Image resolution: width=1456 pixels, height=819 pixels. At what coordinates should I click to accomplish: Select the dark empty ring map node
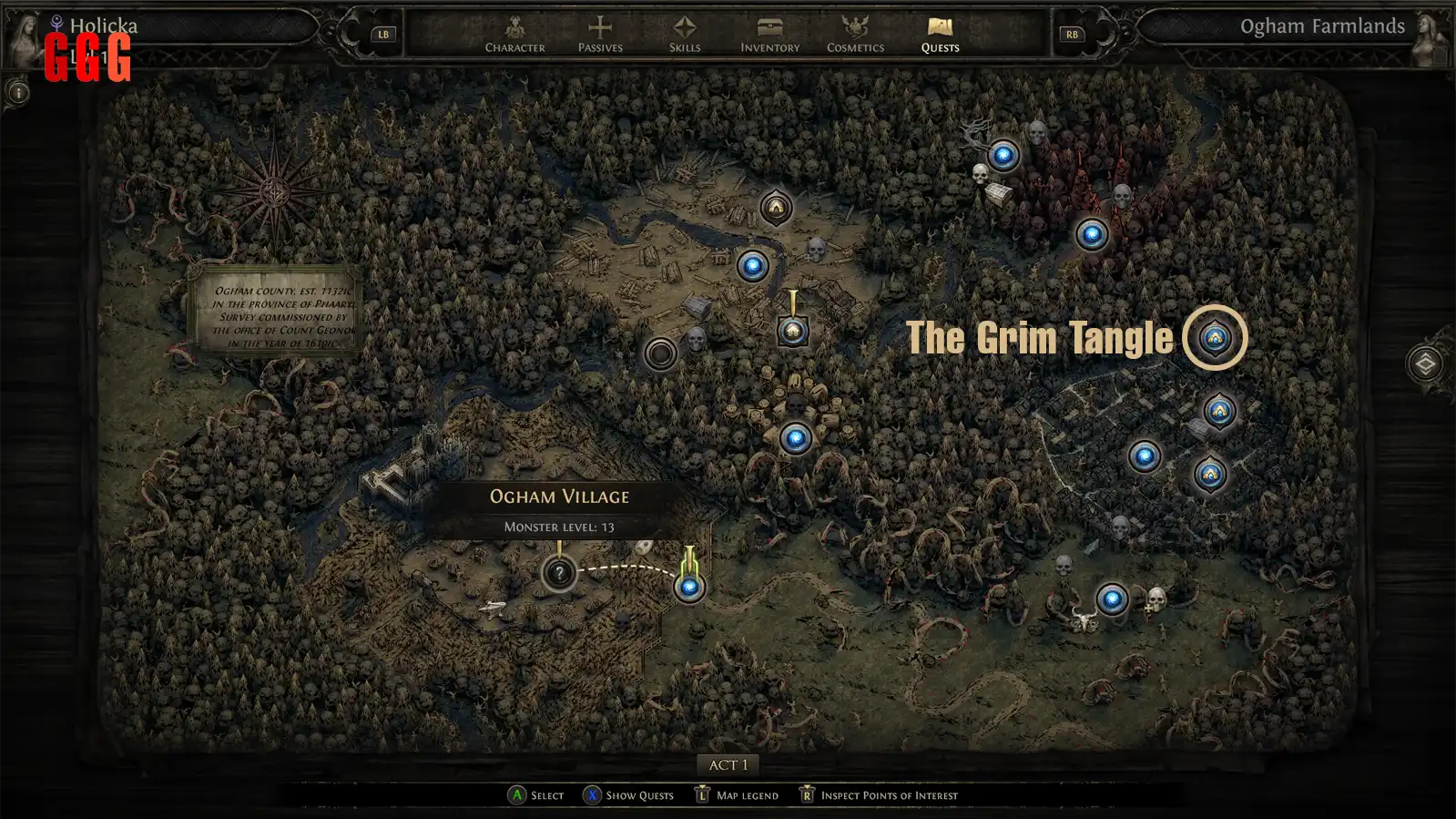tap(660, 353)
